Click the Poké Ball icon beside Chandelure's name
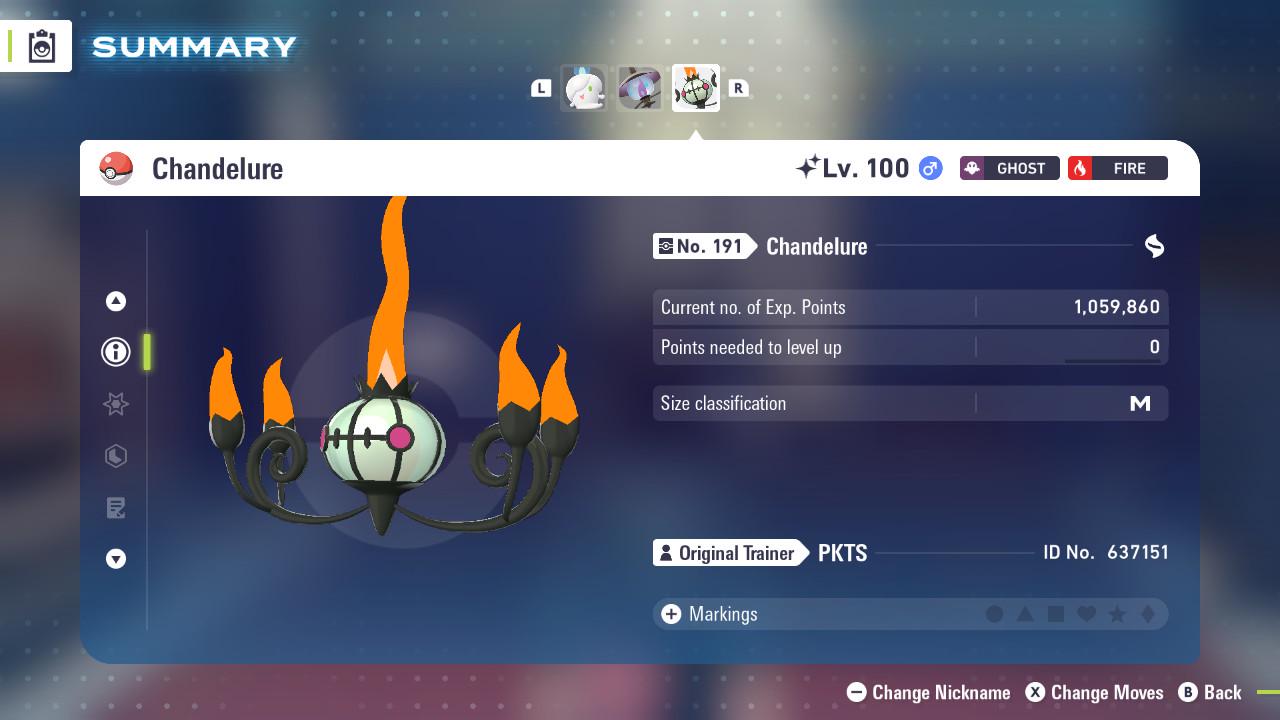This screenshot has height=720, width=1280. (117, 168)
